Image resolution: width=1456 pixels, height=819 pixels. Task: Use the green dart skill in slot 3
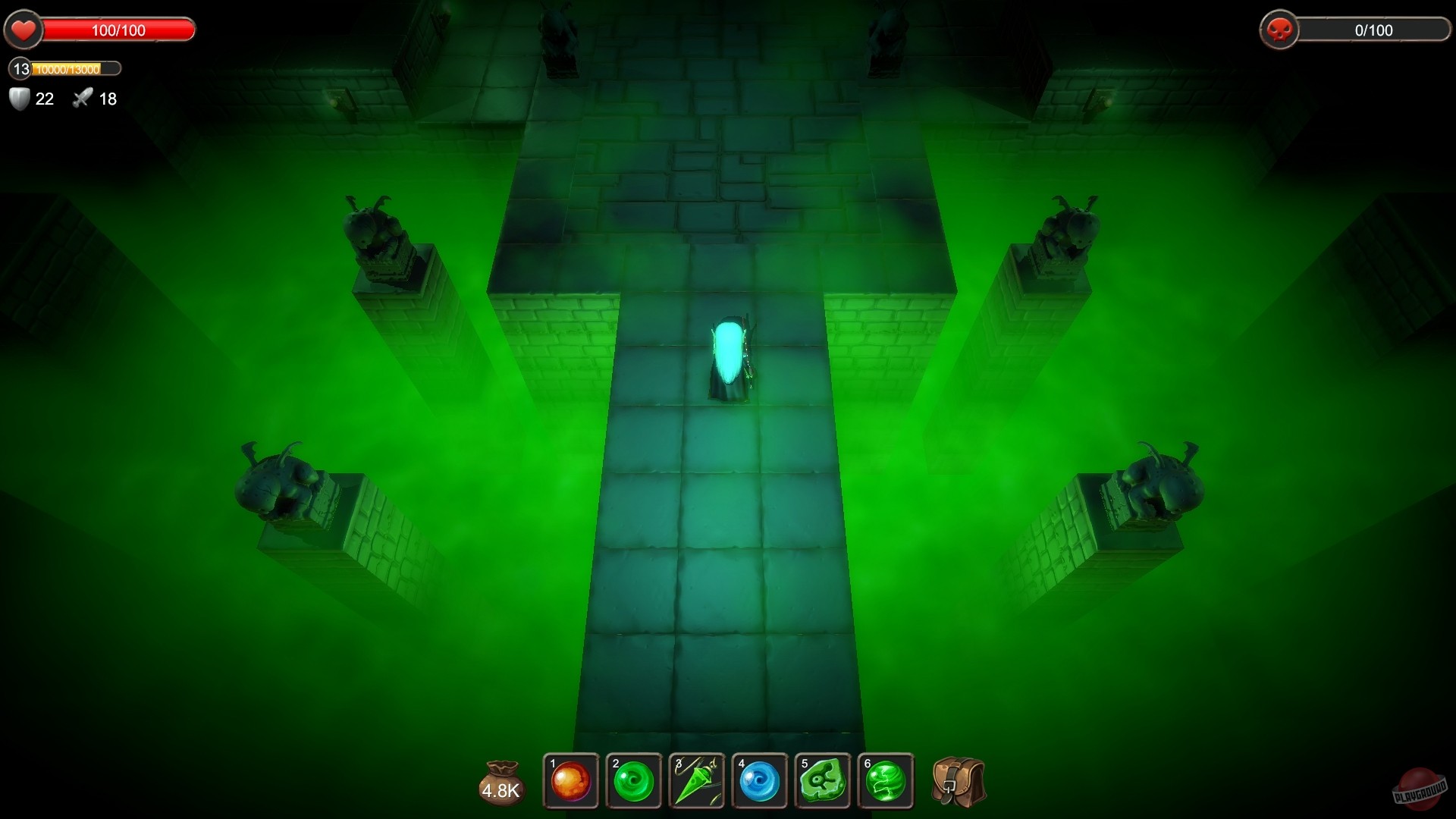[x=697, y=782]
